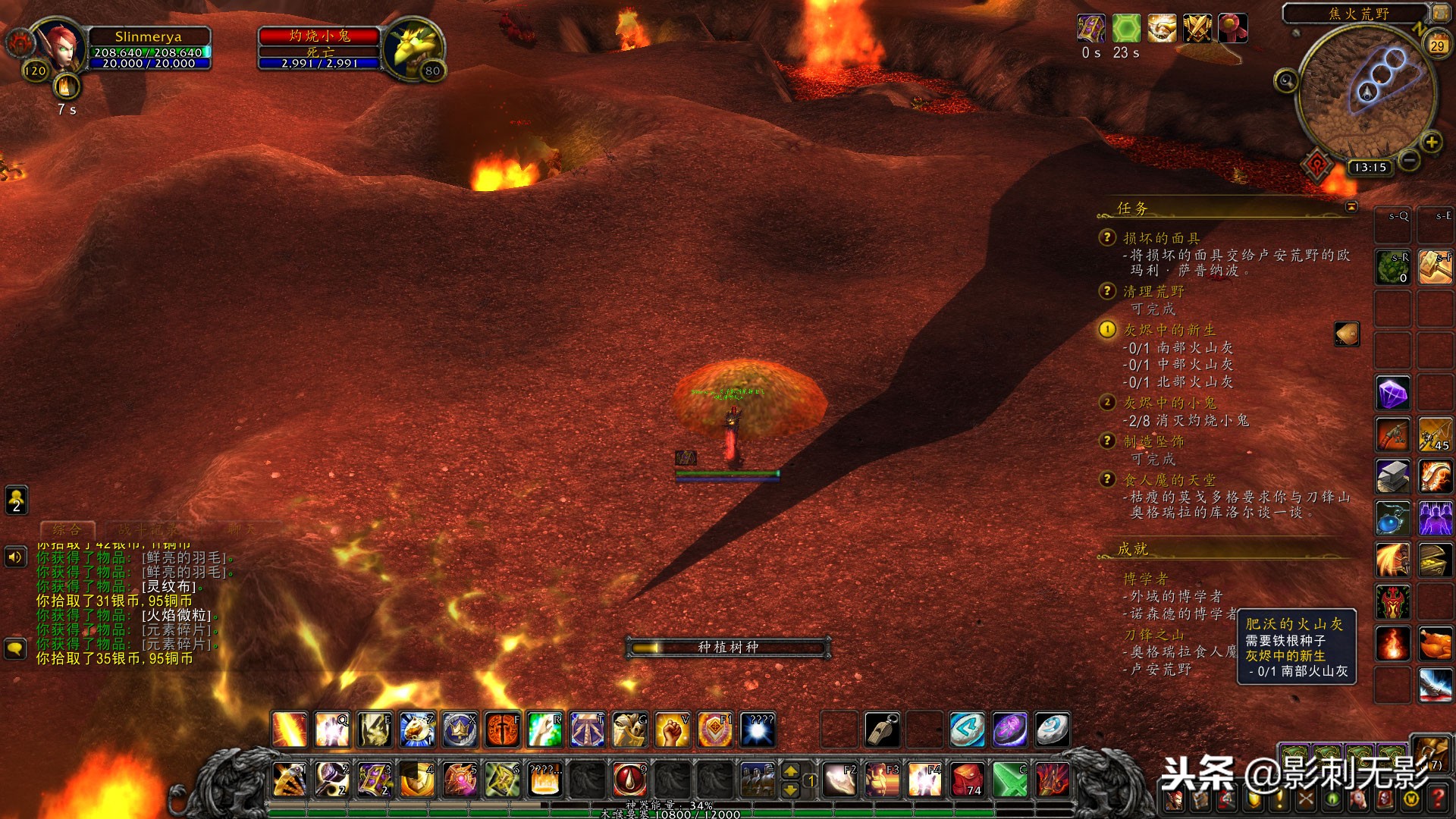Use the whistle item on the action bar
Image resolution: width=1456 pixels, height=819 pixels.
click(x=882, y=730)
